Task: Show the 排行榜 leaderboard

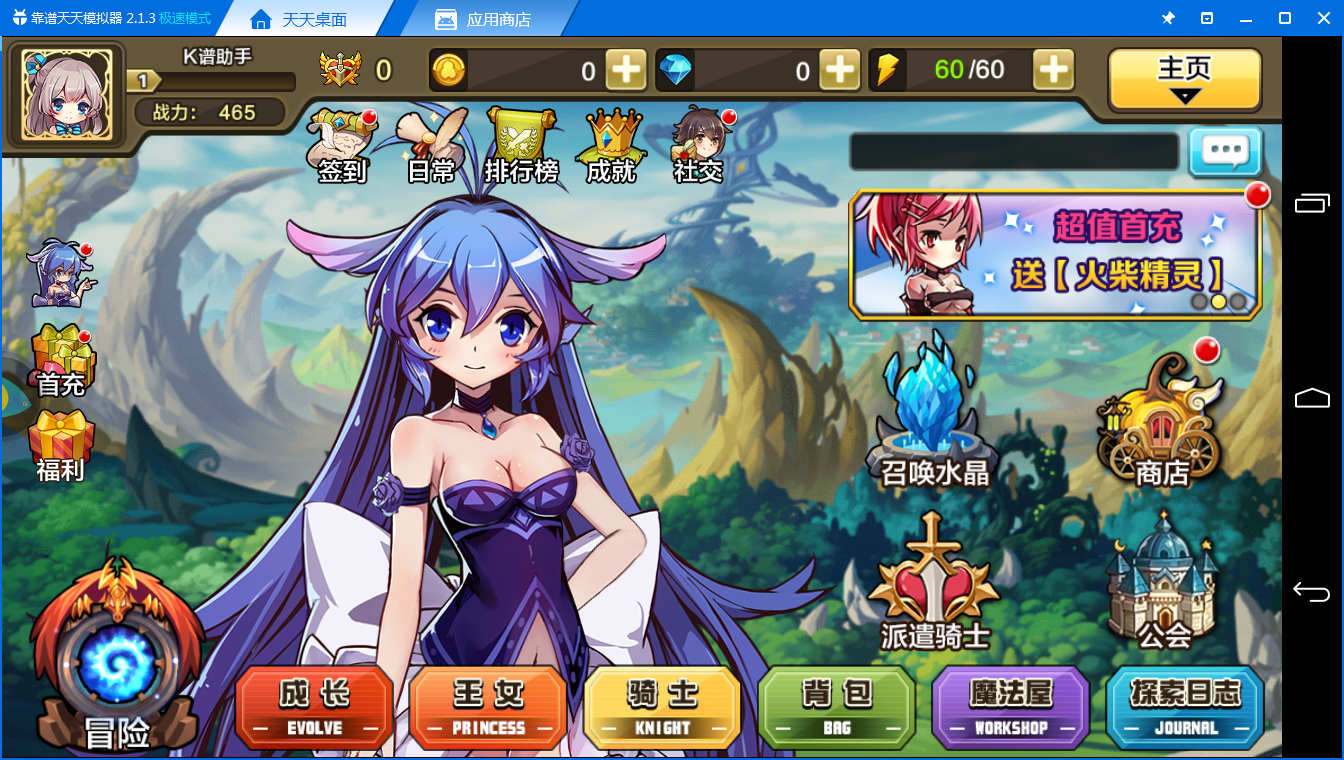Action: pyautogui.click(x=521, y=146)
